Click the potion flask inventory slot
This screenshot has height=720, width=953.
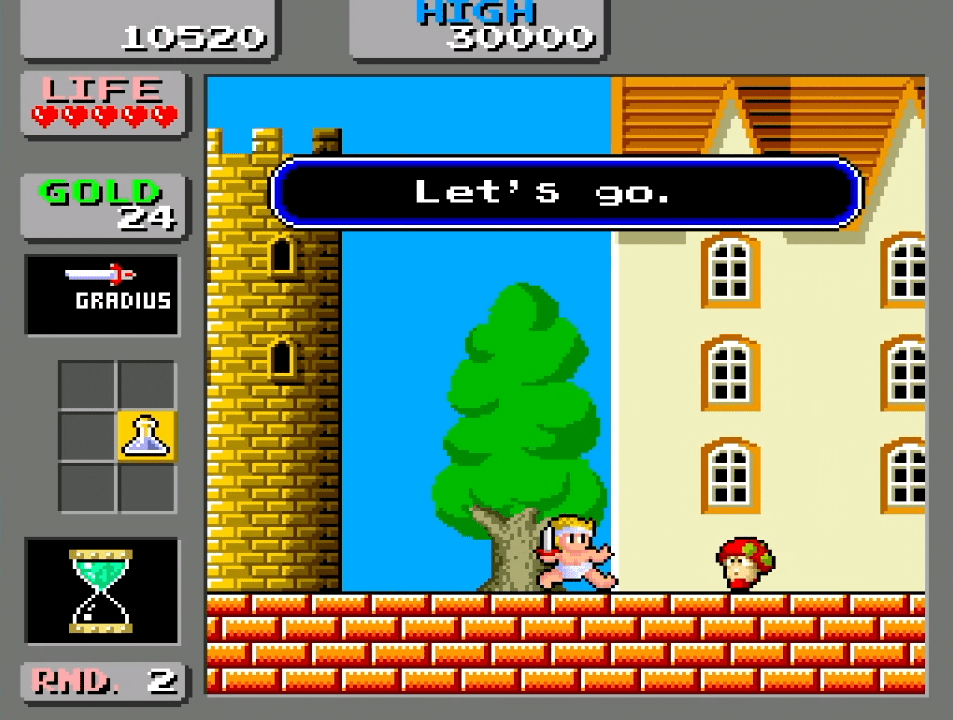pos(147,436)
